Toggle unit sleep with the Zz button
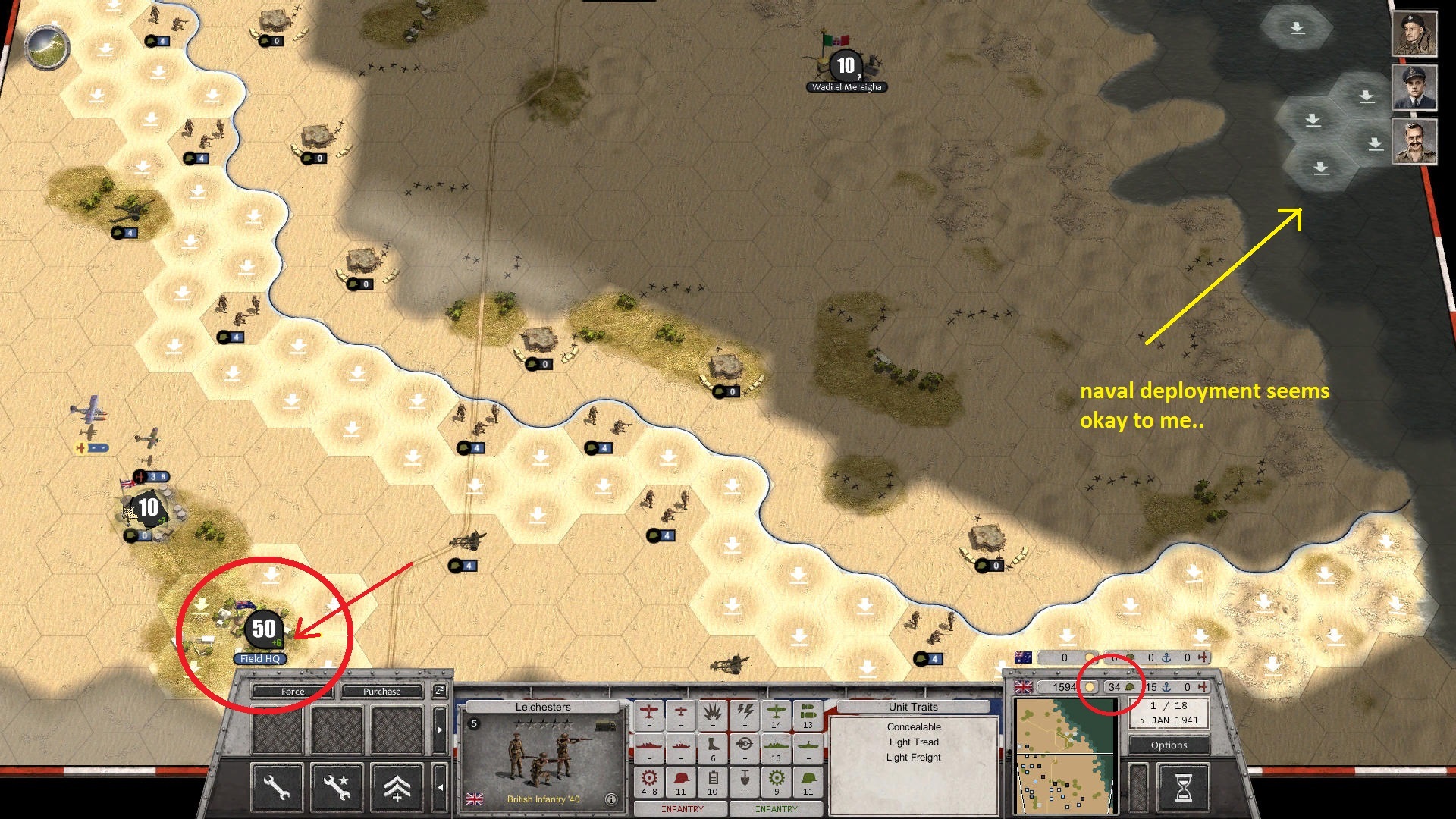The image size is (1456, 819). coord(439,691)
